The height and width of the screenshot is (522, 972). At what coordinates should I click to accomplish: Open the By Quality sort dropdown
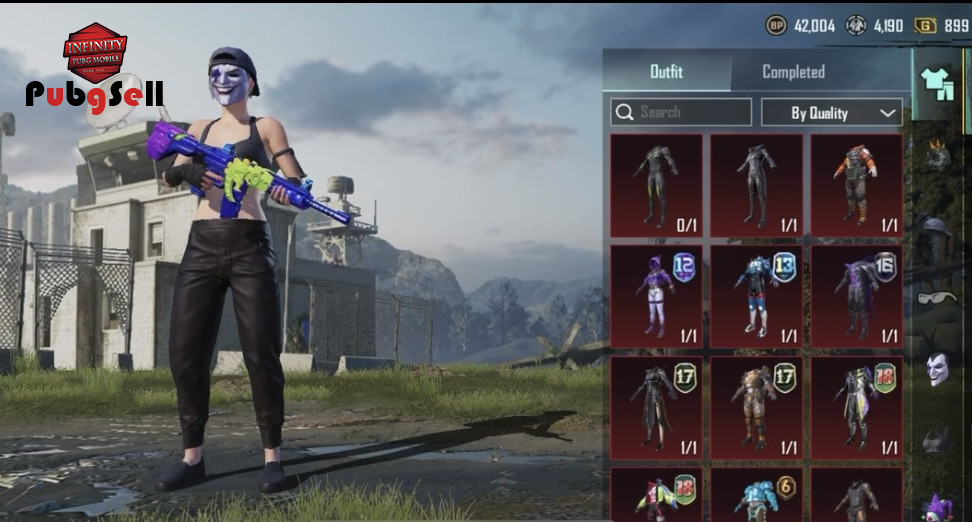point(832,113)
